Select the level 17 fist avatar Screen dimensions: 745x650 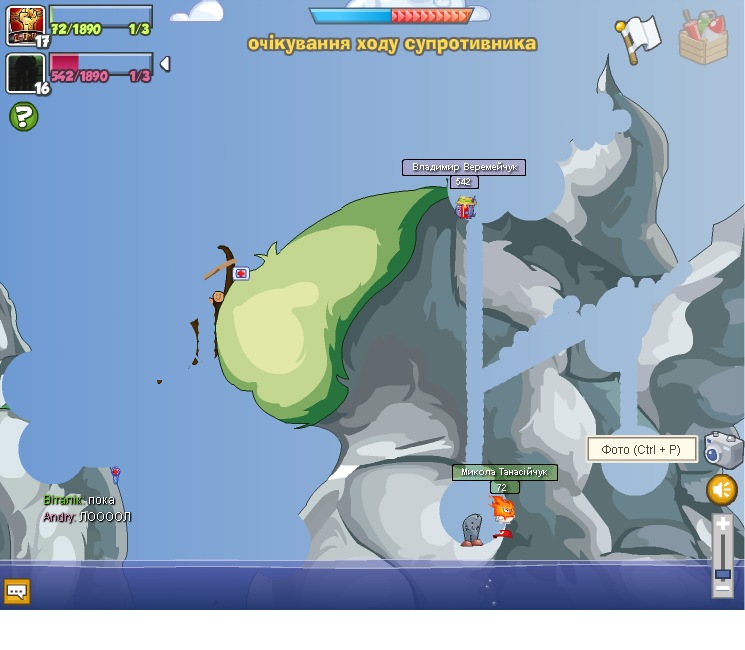(26, 25)
